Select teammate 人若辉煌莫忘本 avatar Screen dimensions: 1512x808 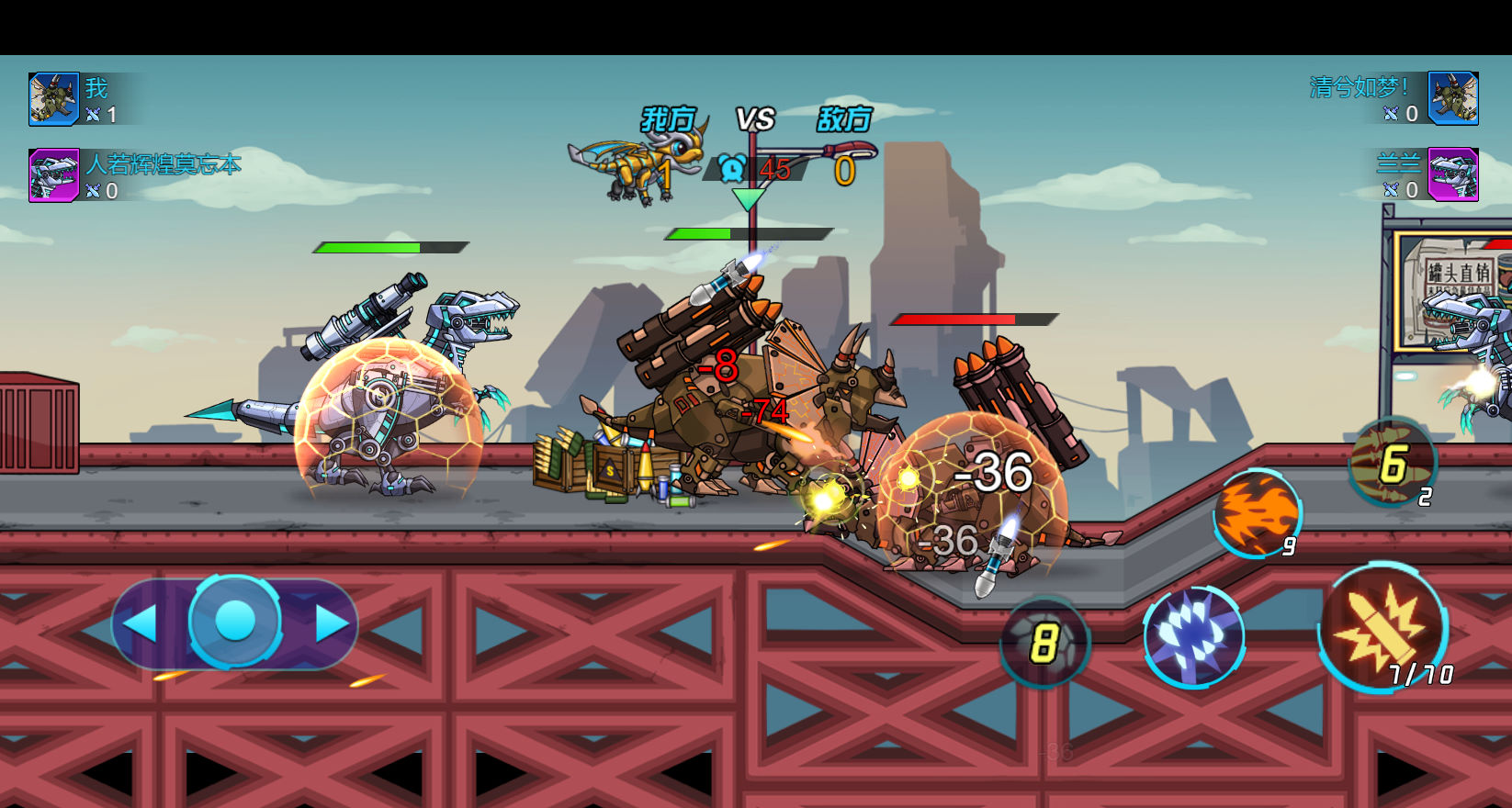click(53, 175)
